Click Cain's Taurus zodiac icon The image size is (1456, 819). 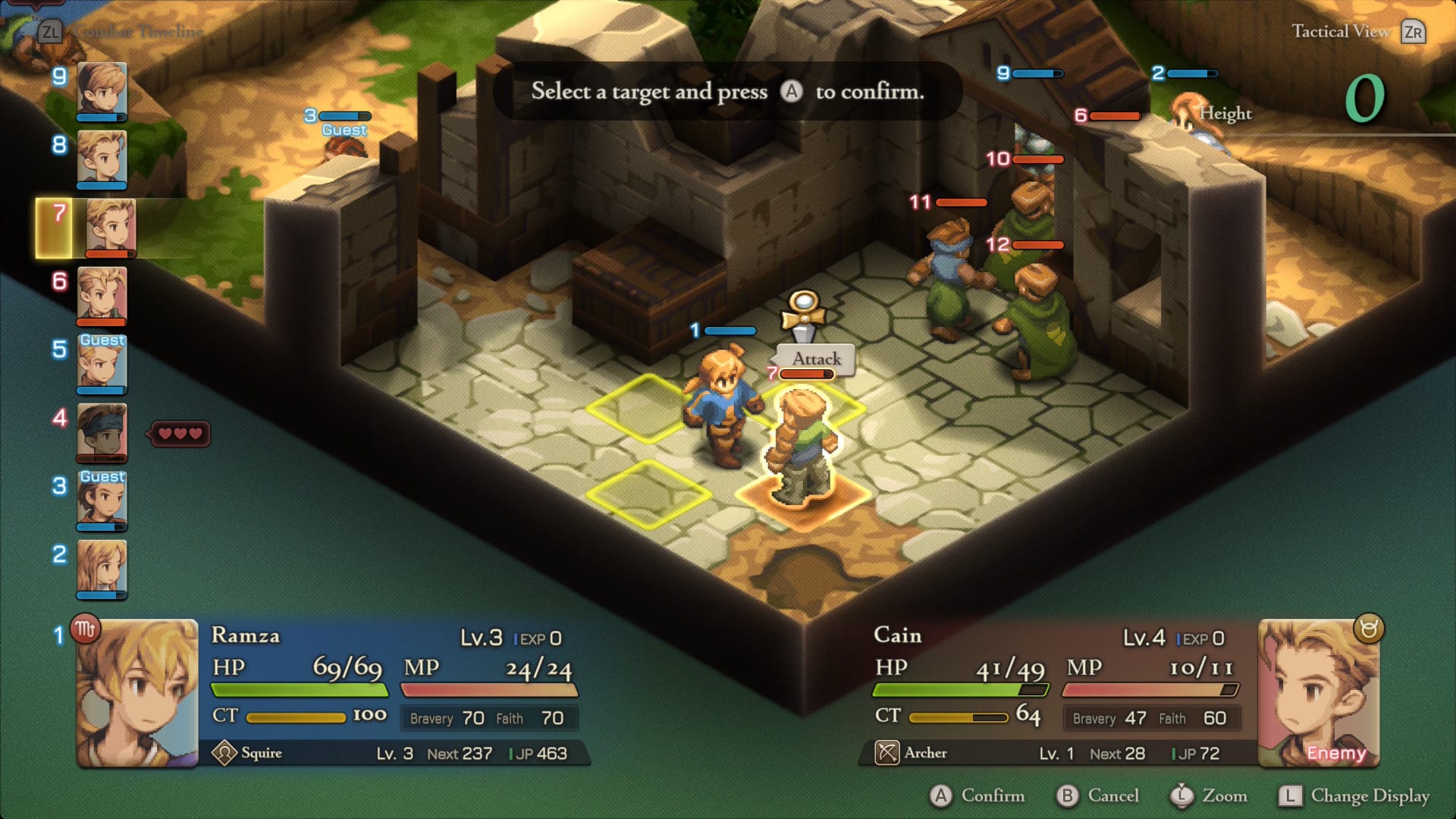1369,629
